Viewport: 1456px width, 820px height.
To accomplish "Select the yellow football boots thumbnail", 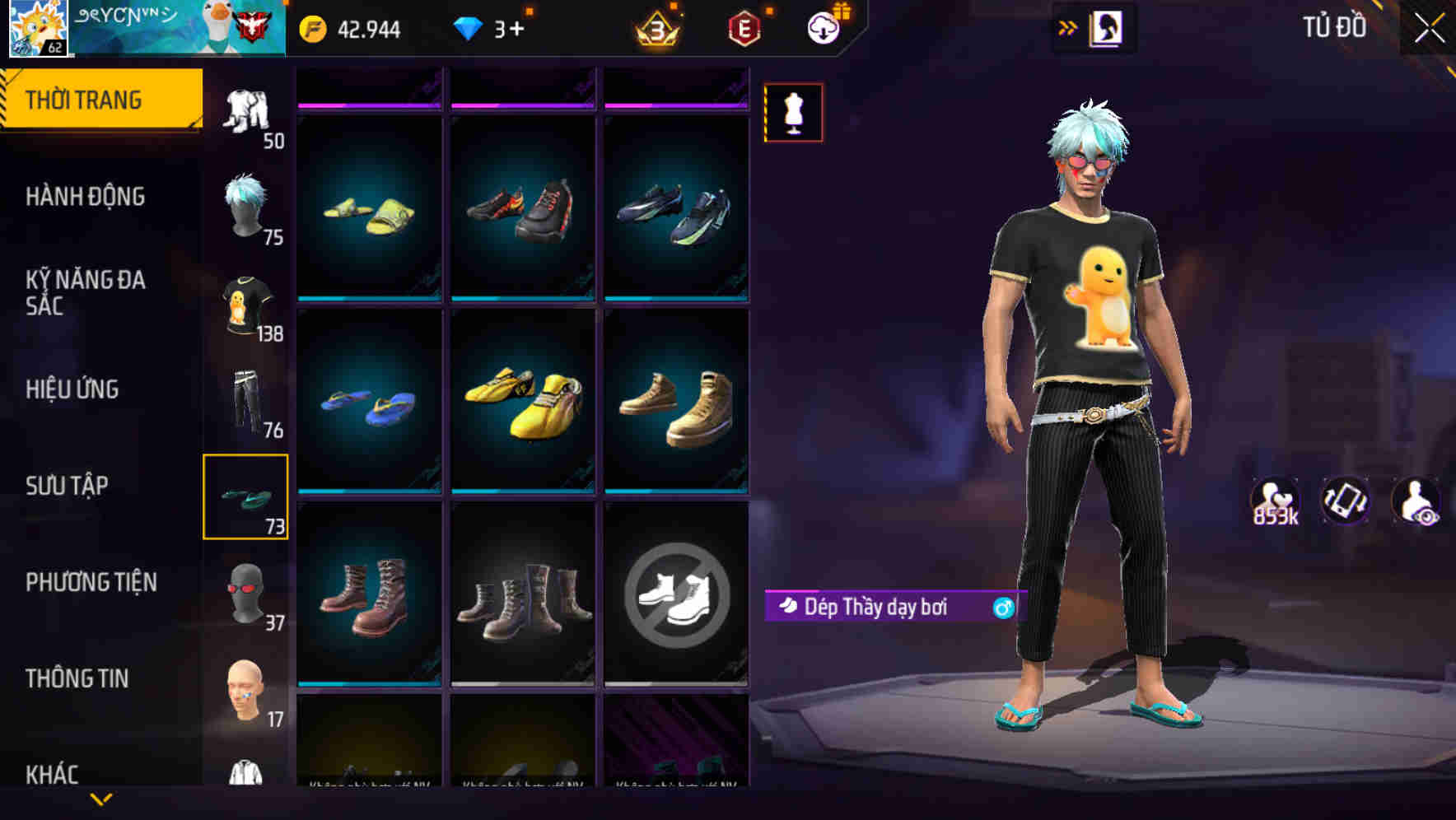I will coord(522,403).
